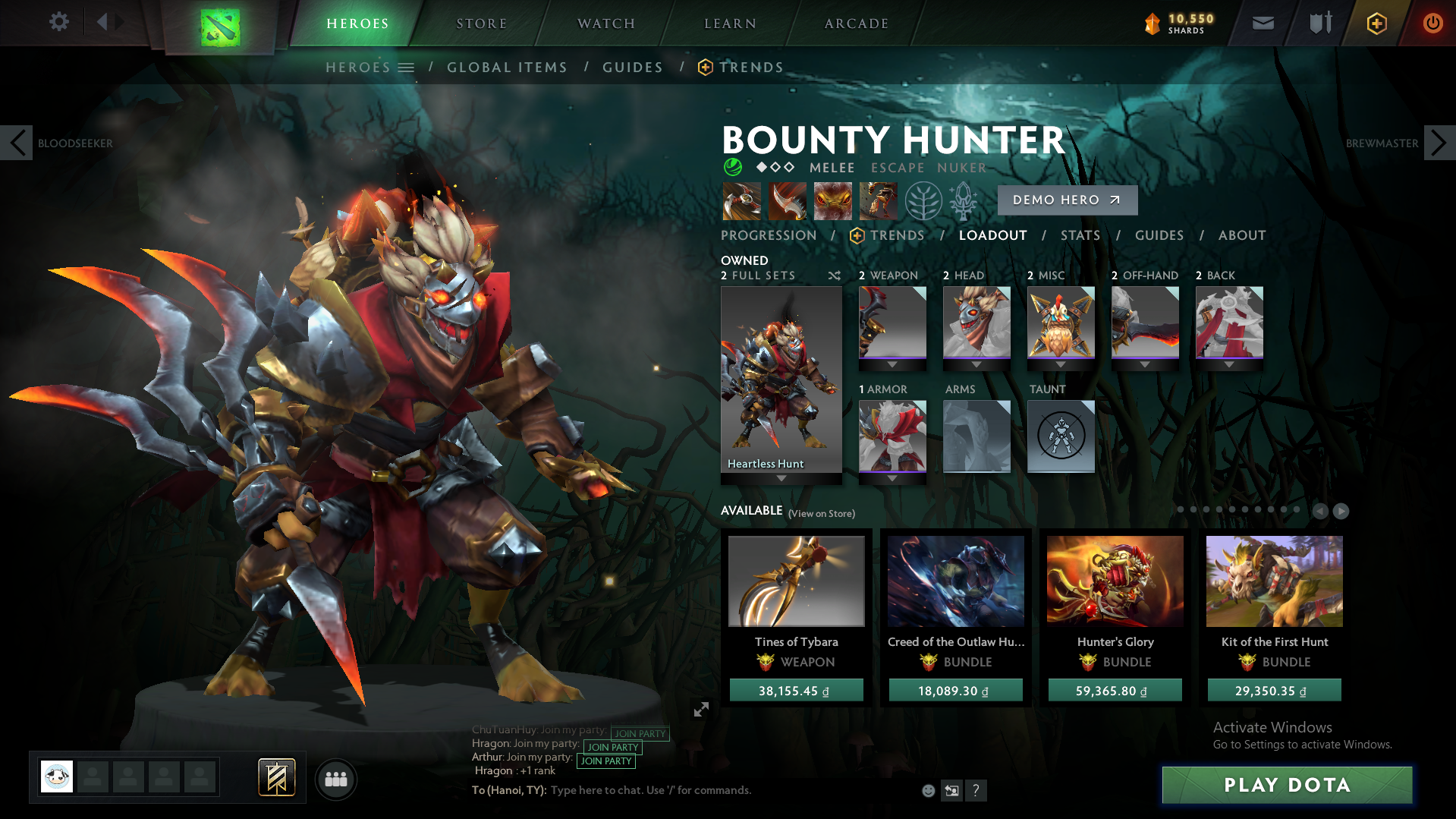Open the GLOBAL ITEMS menu item
1456x819 pixels.
[x=507, y=67]
